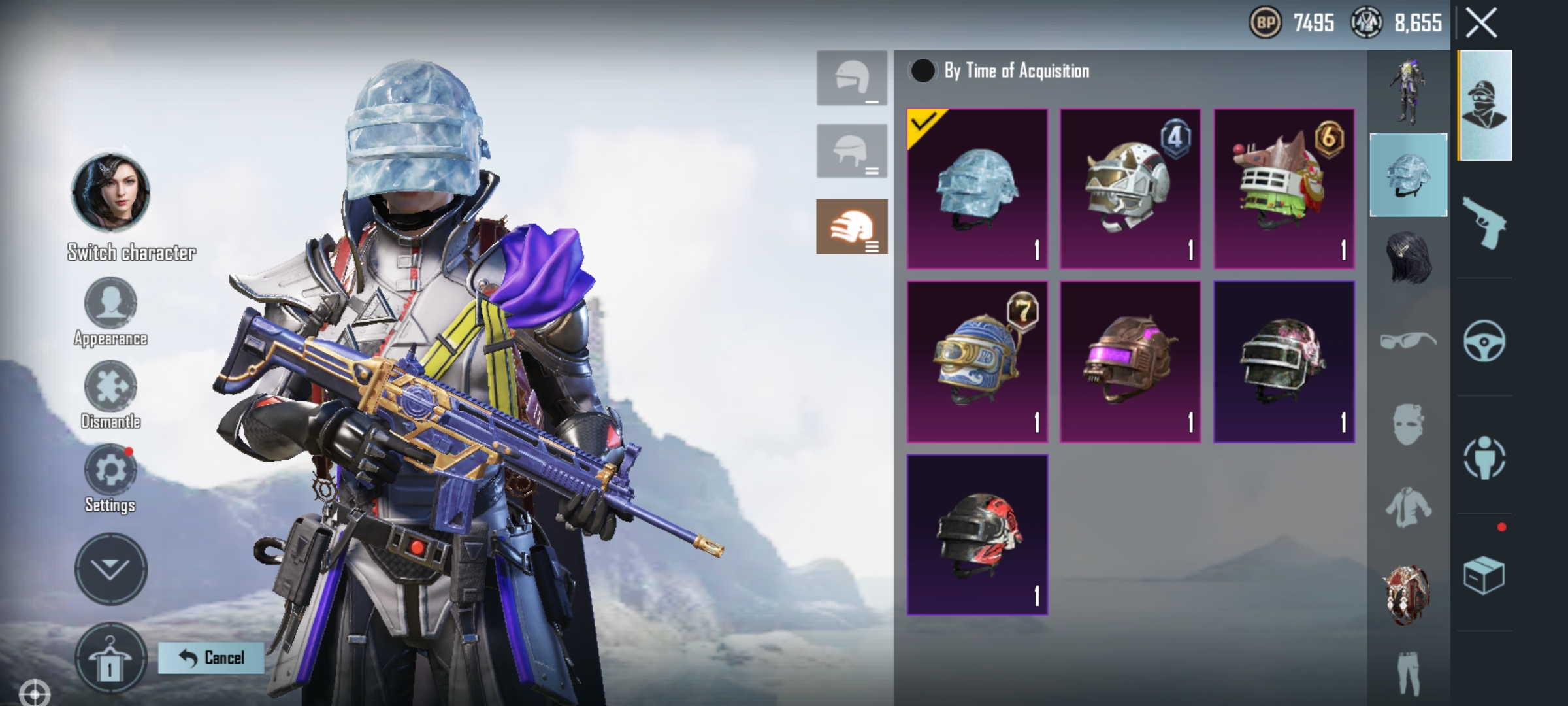The image size is (1568, 706).
Task: Select the equipped ice glacier helmet
Action: (x=977, y=189)
